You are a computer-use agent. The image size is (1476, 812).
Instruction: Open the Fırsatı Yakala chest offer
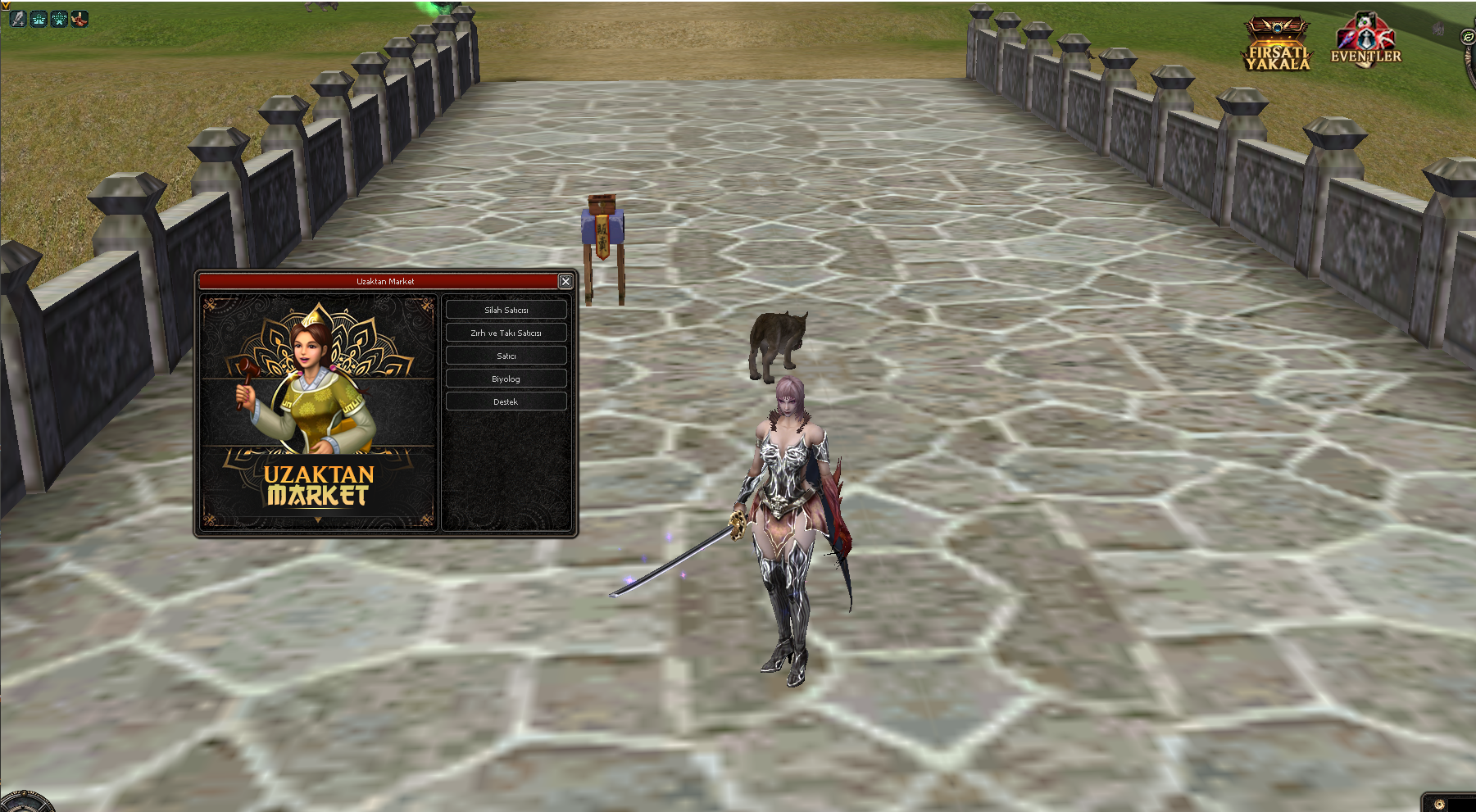tap(1277, 45)
